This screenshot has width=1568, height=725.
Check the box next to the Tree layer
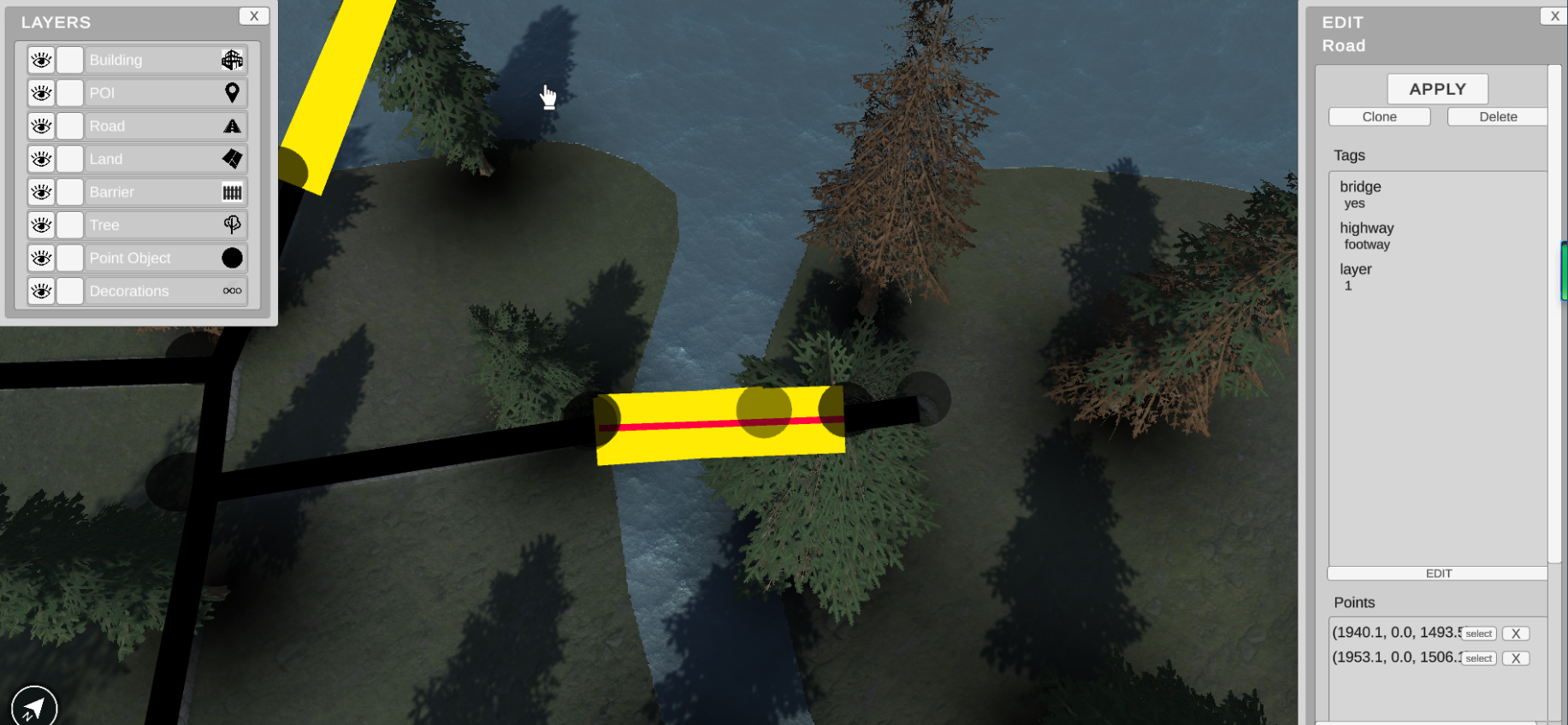point(70,226)
